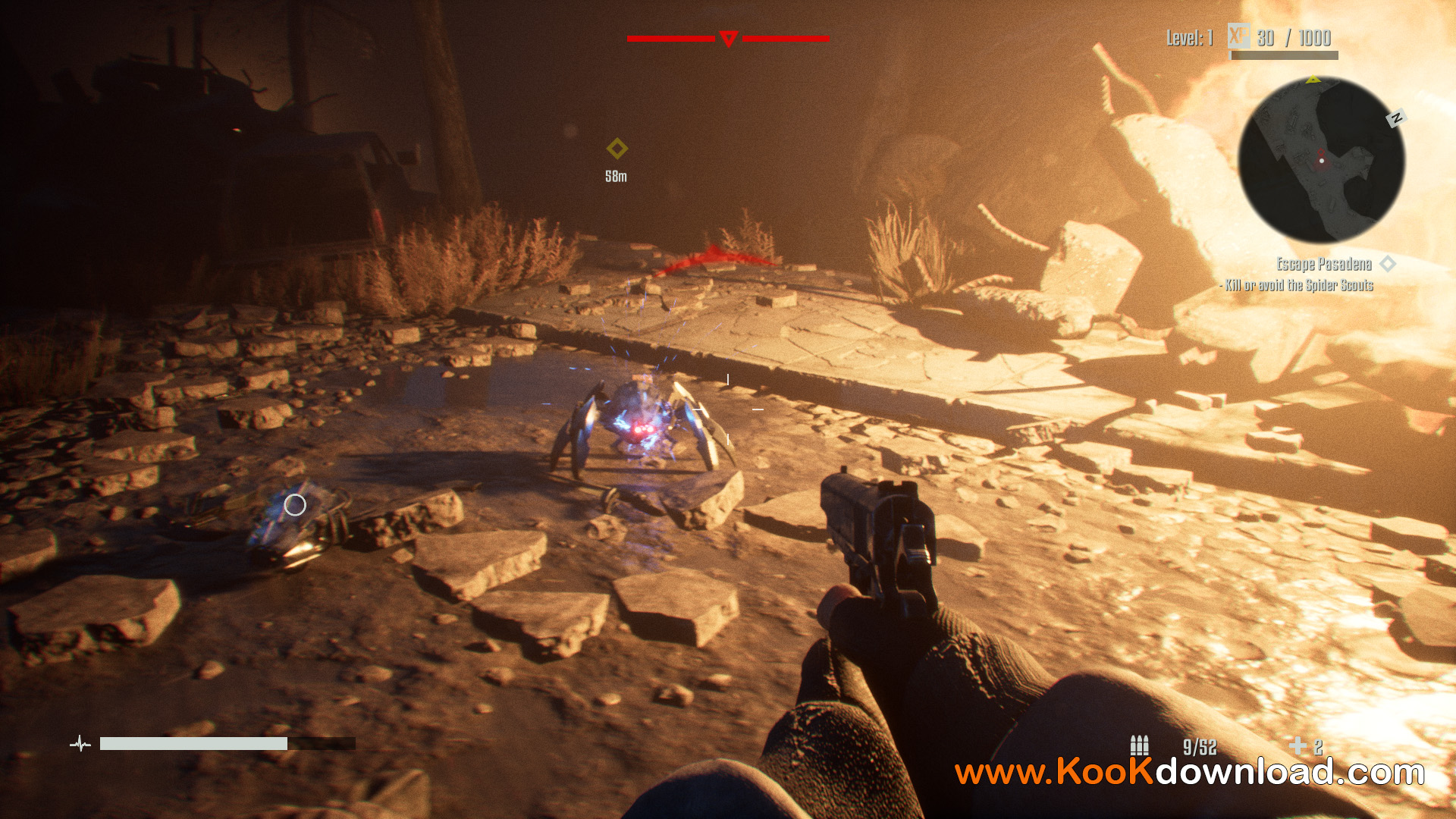Click the yellow 58m waypoint marker
The image size is (1456, 819).
point(617,149)
